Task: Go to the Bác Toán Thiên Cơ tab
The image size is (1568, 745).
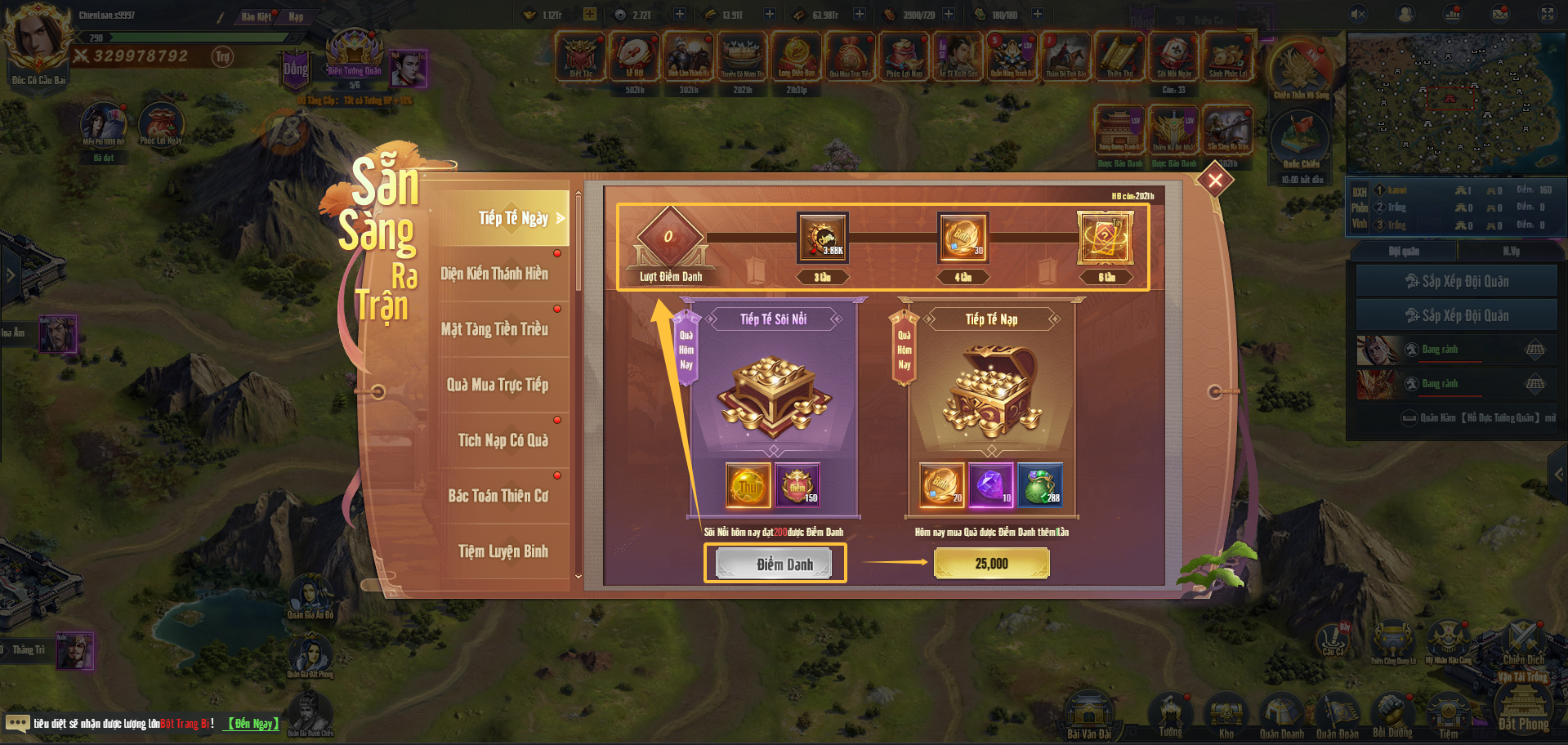Action: (x=498, y=496)
